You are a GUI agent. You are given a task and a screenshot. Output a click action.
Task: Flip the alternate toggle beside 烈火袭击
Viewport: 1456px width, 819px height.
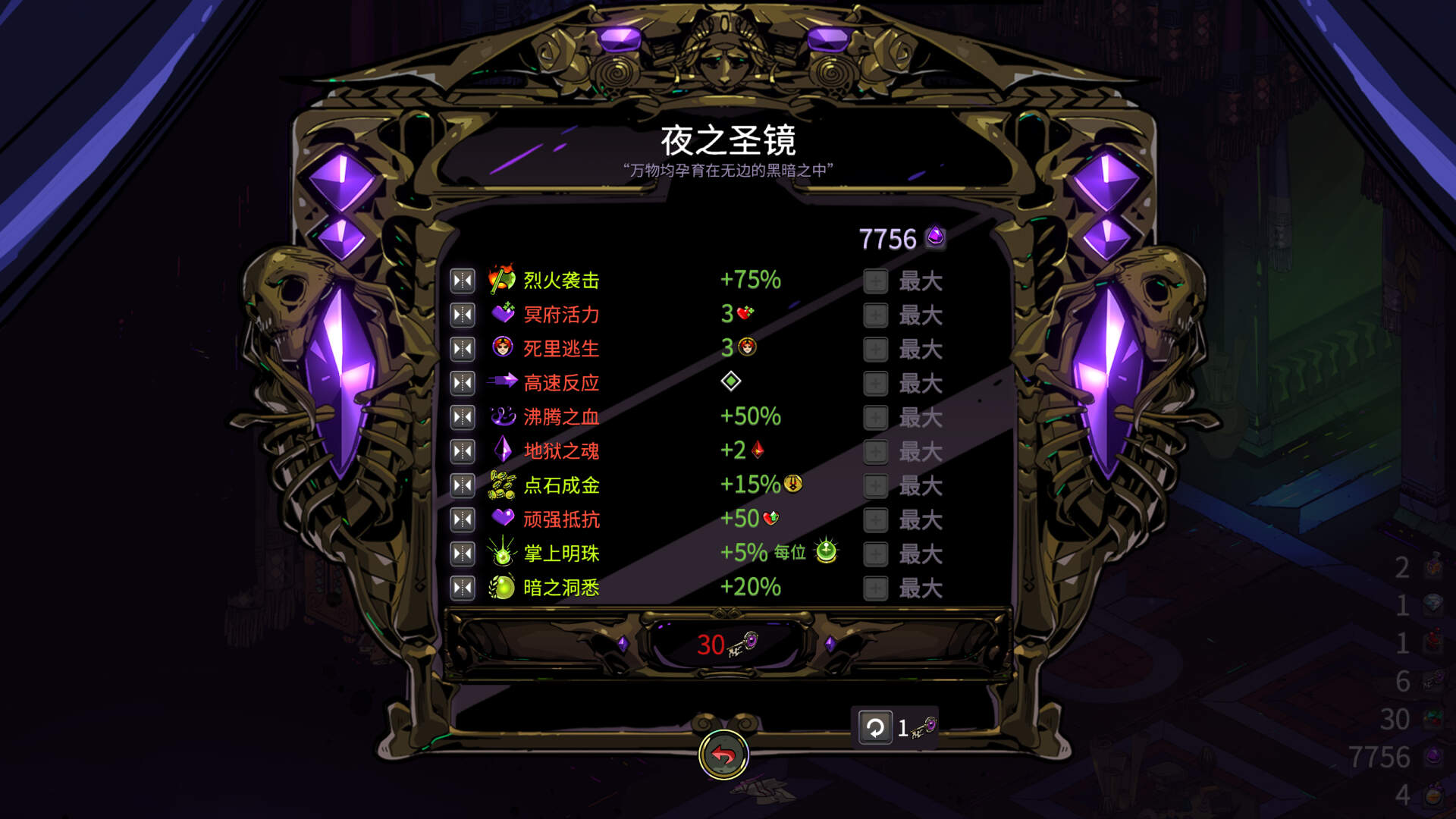coord(462,279)
